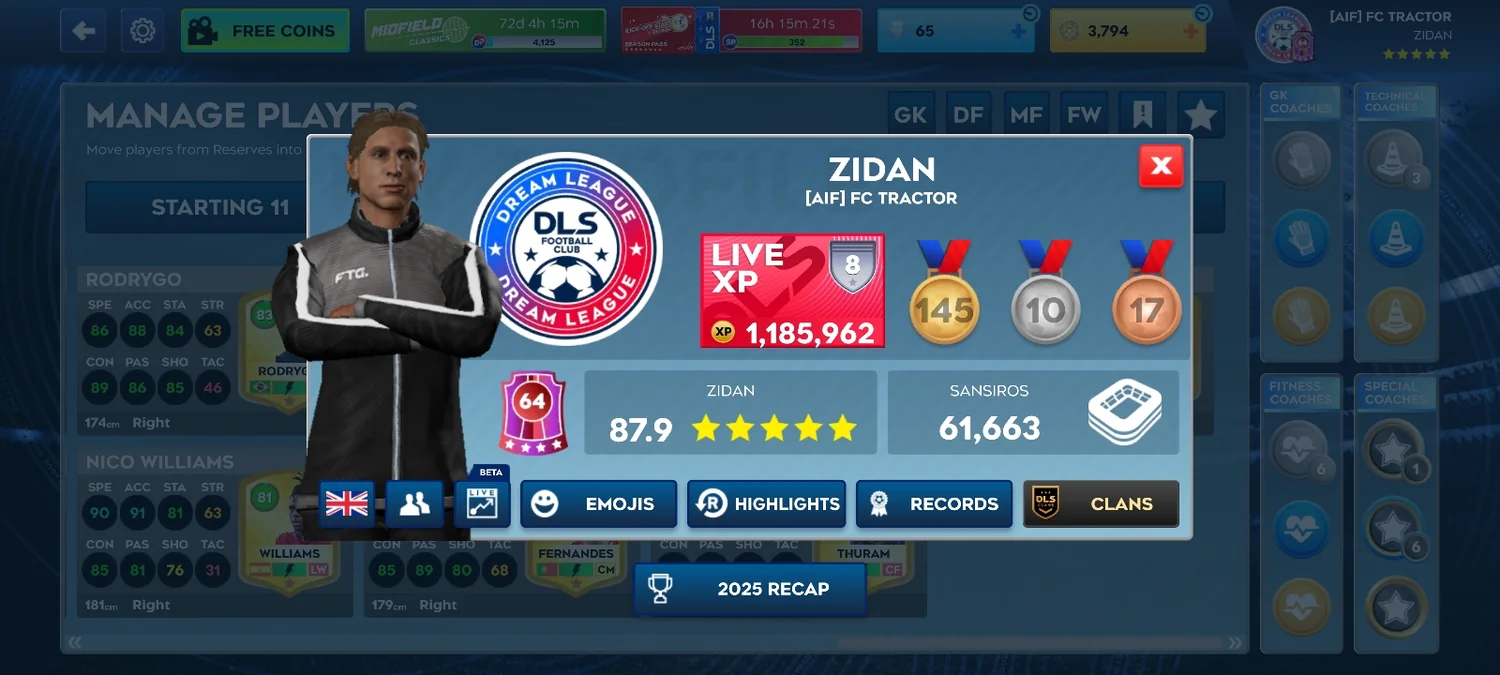View match Highlights
This screenshot has width=1500, height=675.
tap(766, 504)
